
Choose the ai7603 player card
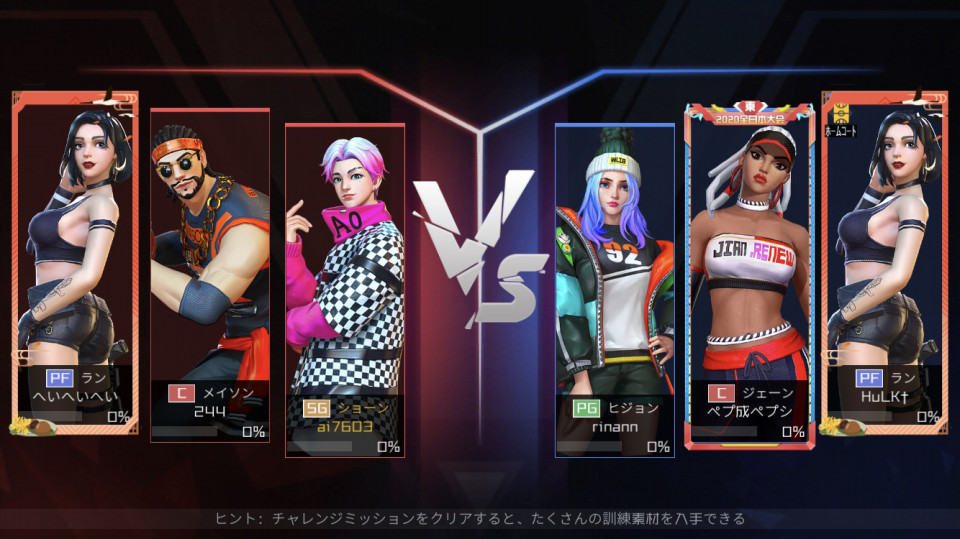[x=345, y=290]
